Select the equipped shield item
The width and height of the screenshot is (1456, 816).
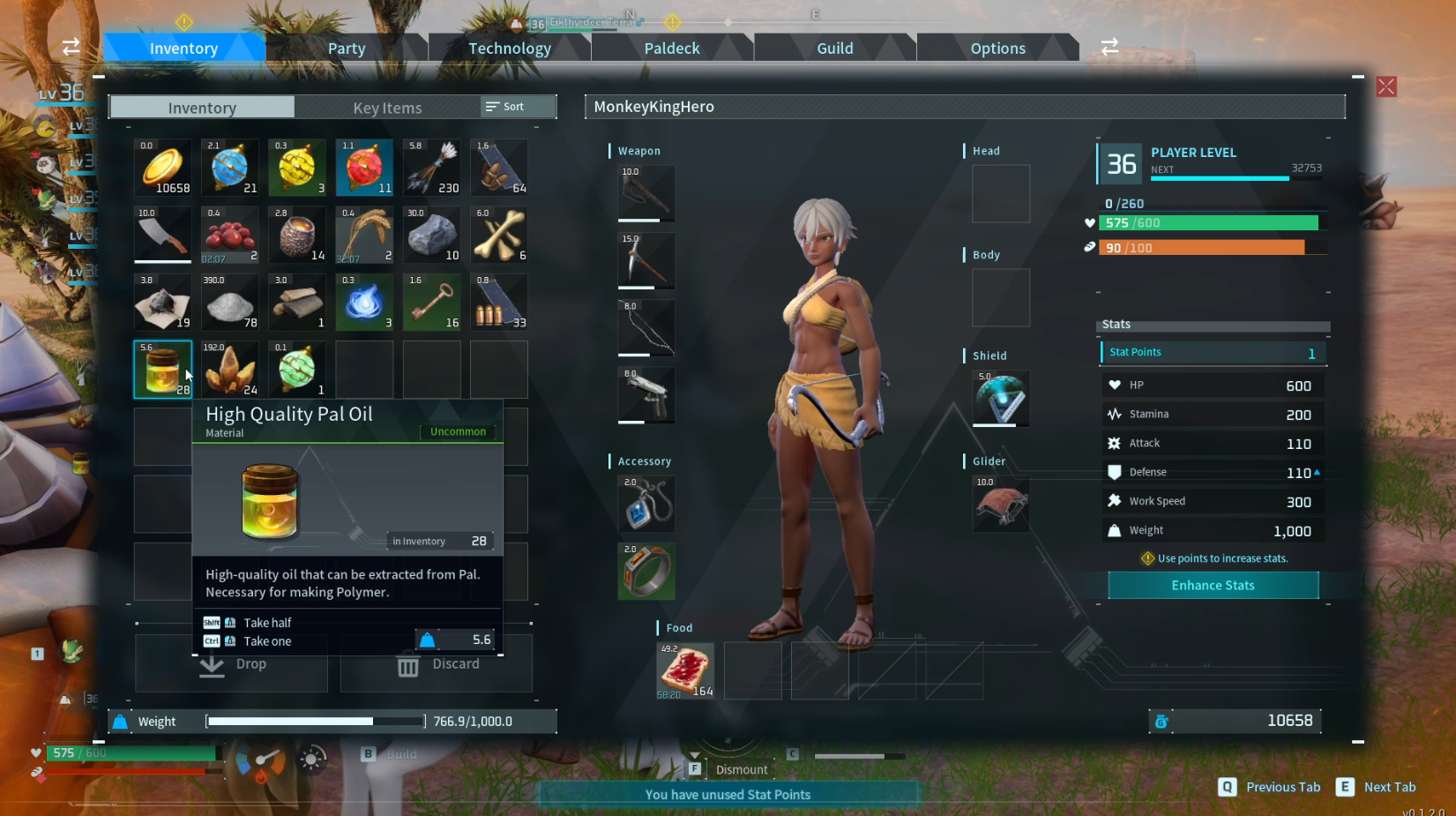1000,398
